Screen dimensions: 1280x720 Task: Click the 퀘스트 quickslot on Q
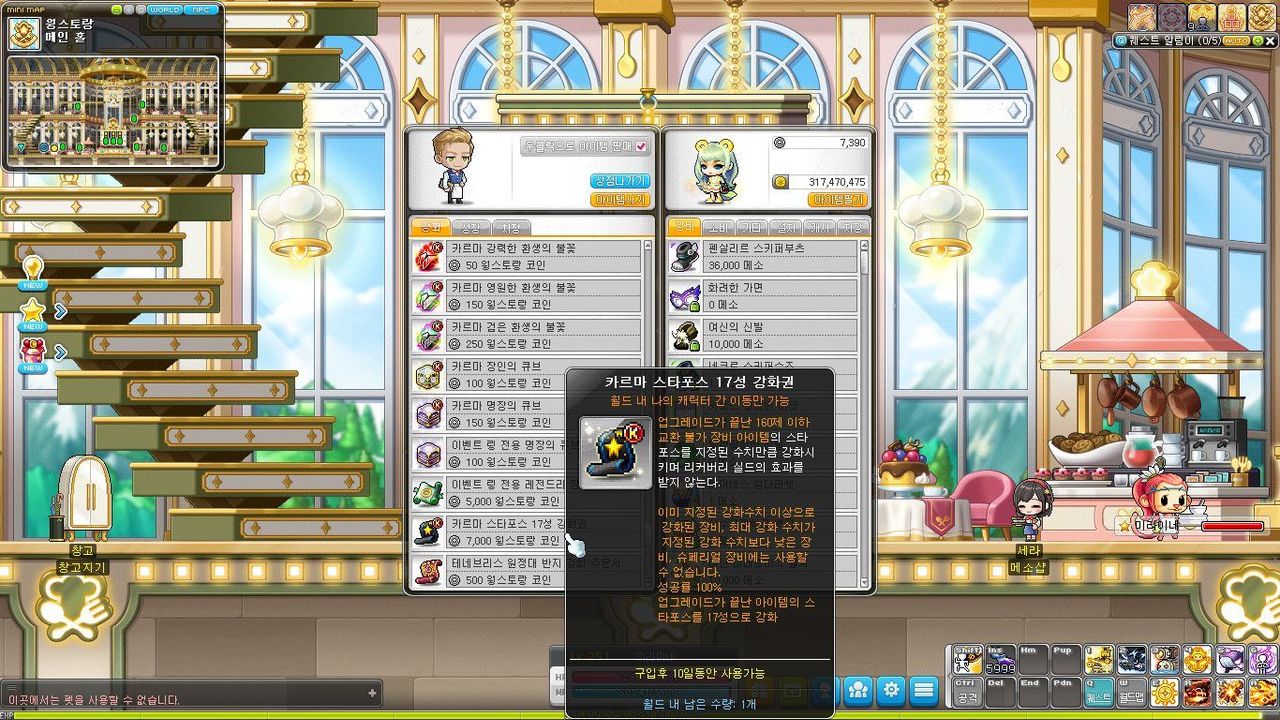coord(1098,690)
